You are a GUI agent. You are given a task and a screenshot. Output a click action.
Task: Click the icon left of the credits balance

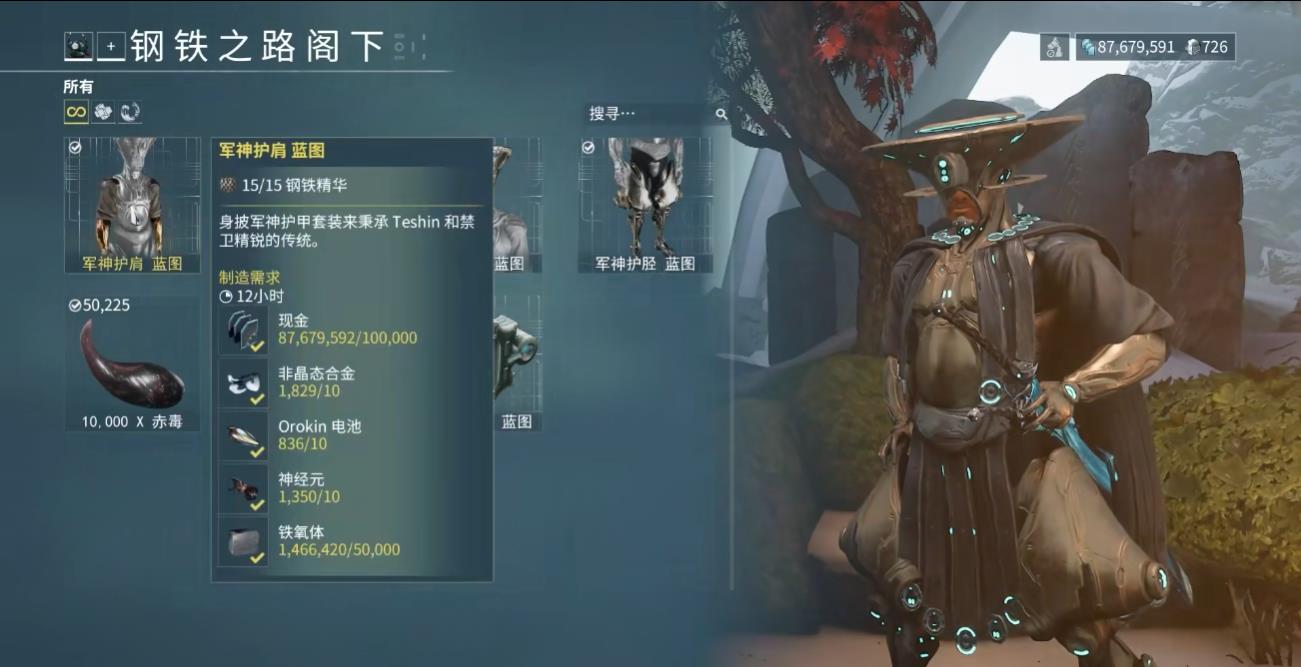(1054, 47)
